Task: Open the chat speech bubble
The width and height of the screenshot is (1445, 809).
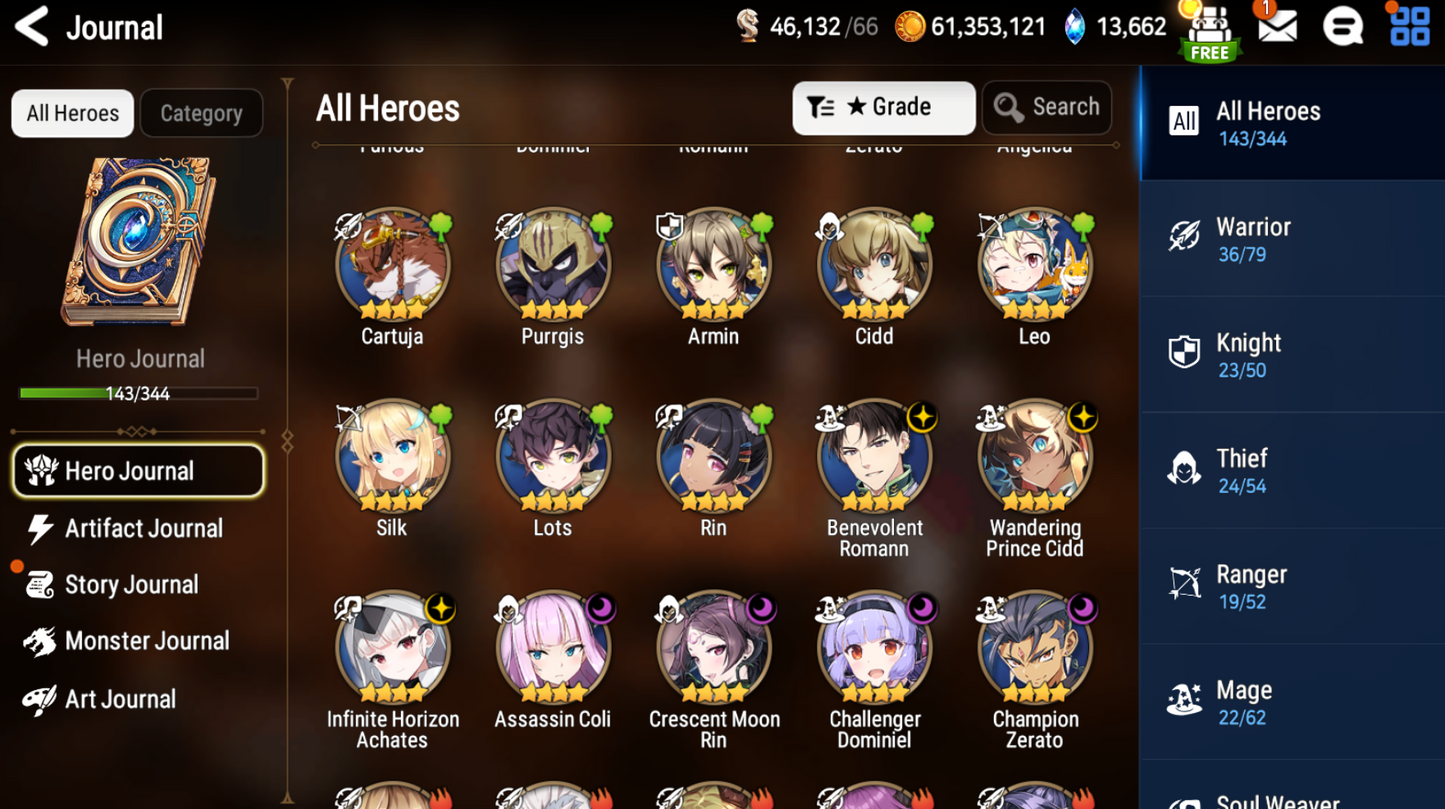Action: click(x=1342, y=27)
